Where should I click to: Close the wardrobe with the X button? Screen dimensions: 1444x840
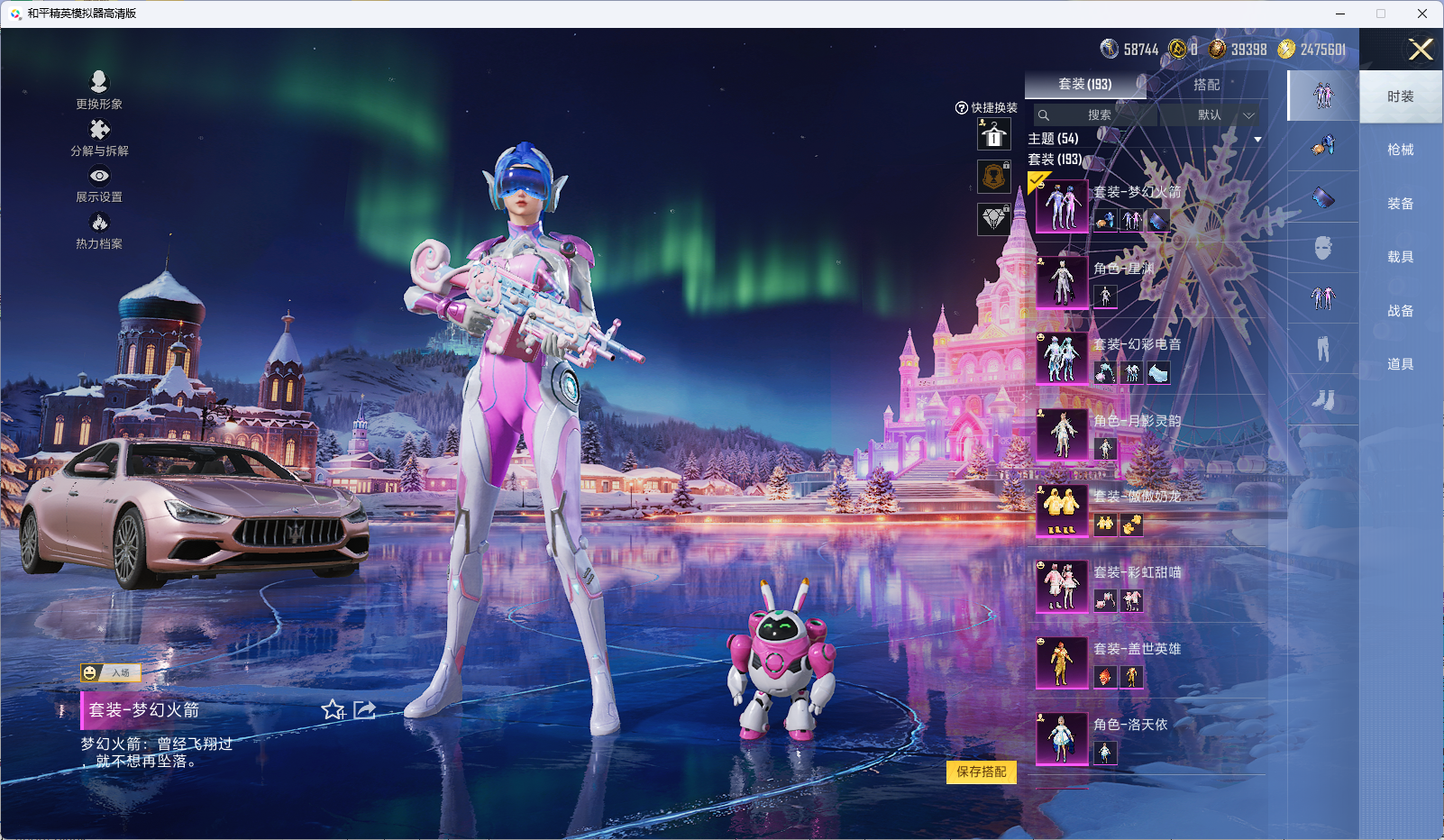[x=1421, y=50]
